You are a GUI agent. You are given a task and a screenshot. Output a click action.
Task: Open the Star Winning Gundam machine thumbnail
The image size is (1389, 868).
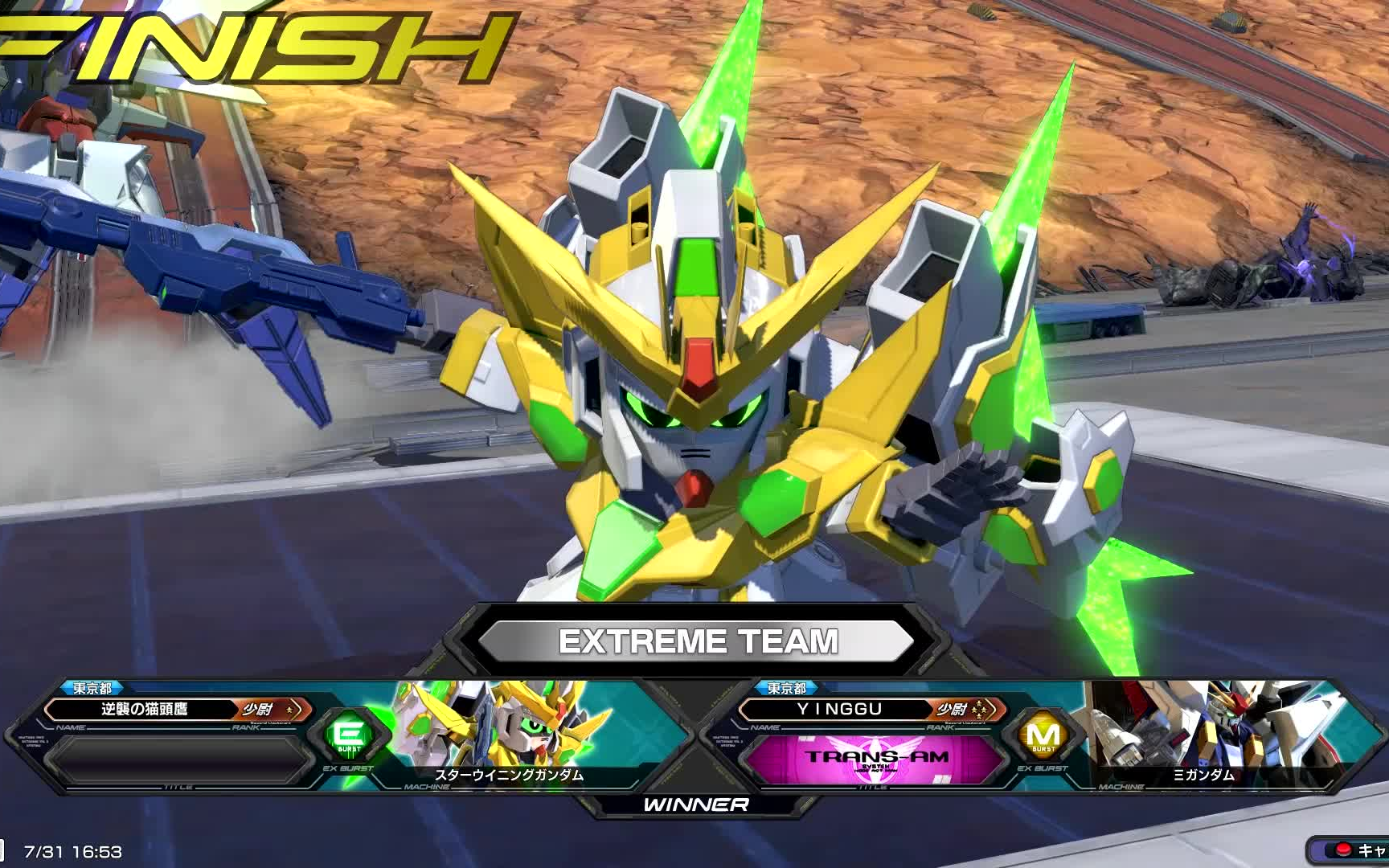click(508, 733)
